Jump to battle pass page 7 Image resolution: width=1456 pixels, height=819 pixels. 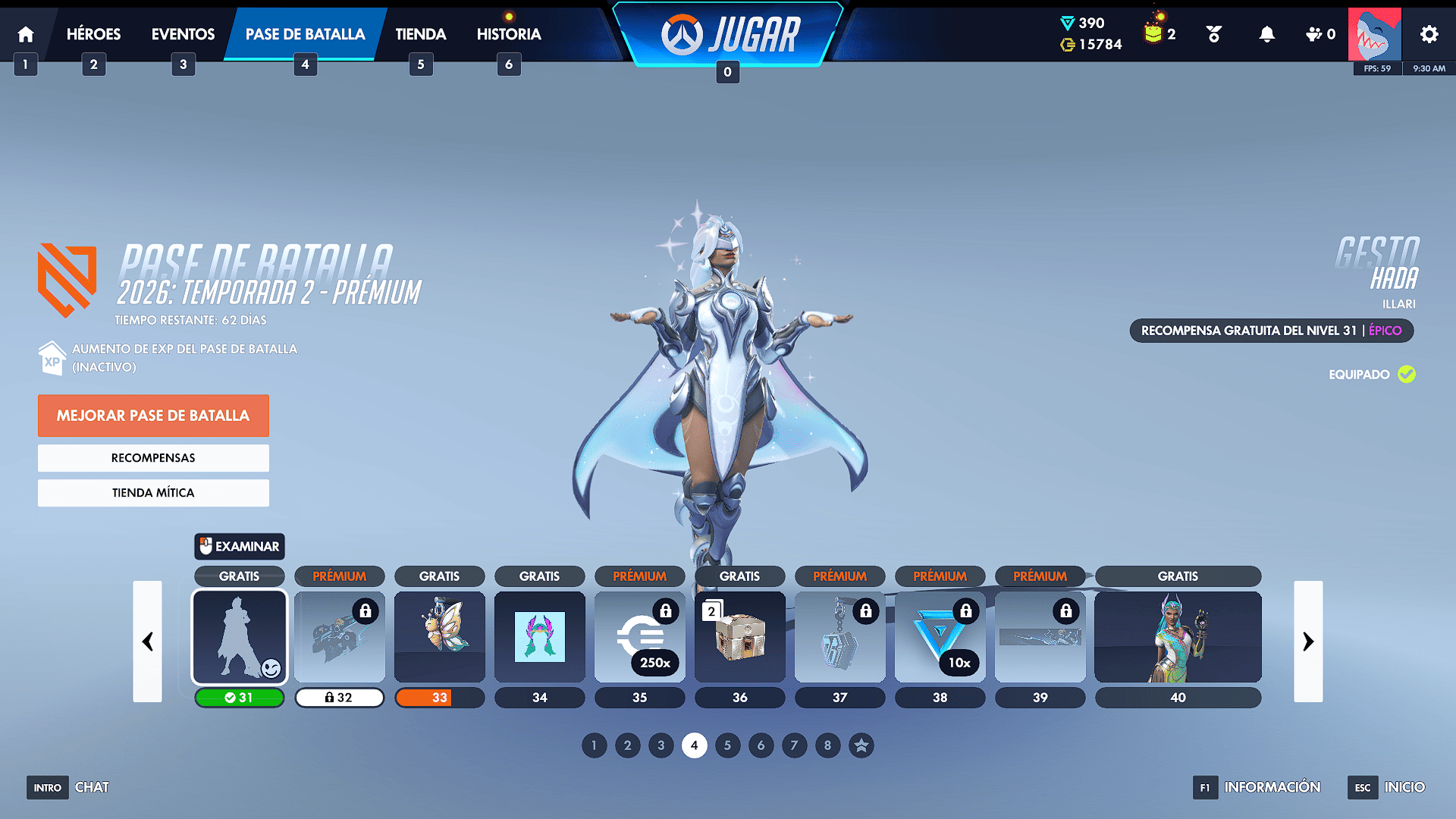pos(794,745)
